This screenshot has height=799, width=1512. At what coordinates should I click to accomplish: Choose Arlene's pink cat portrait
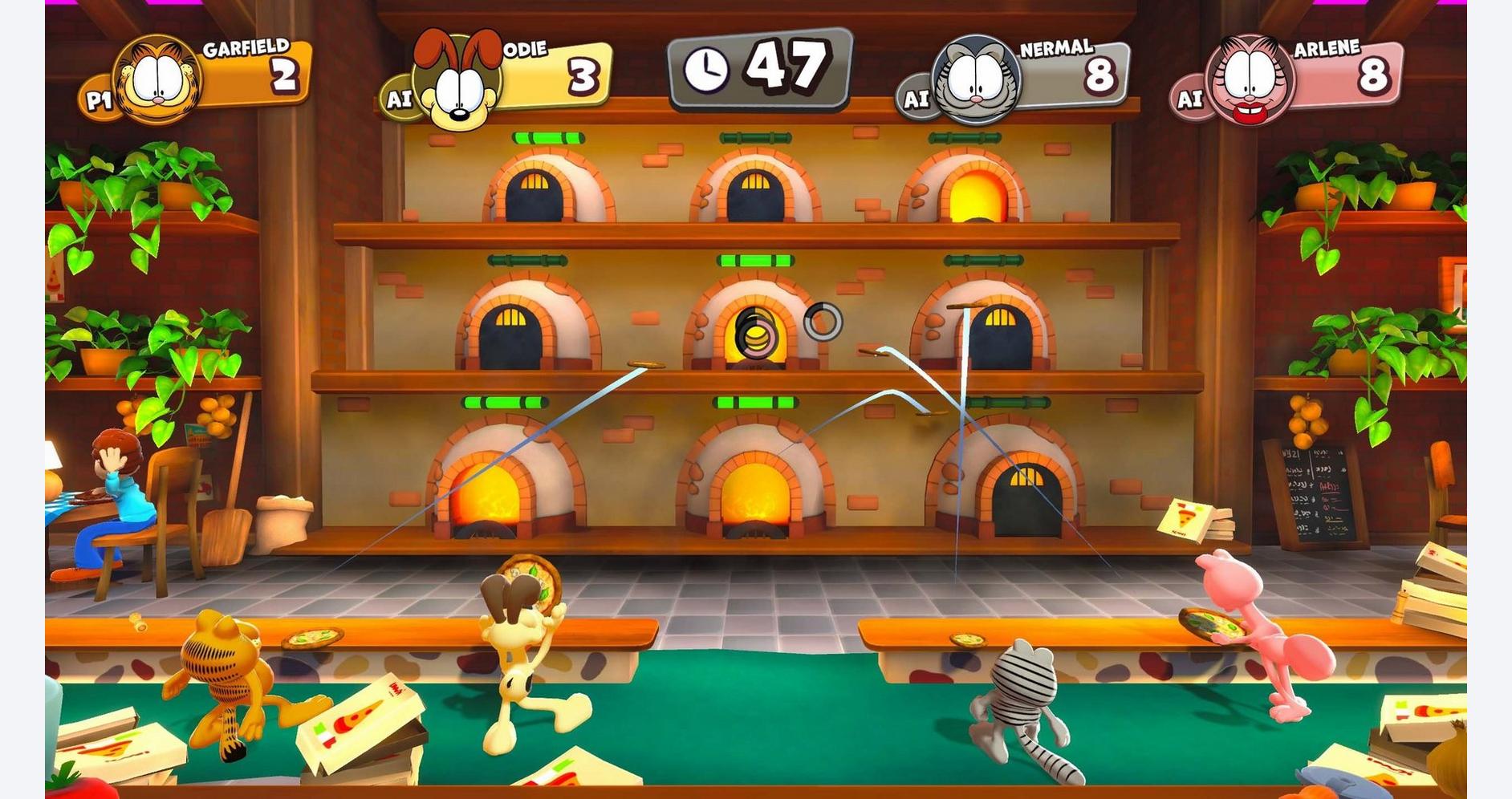tap(1250, 80)
